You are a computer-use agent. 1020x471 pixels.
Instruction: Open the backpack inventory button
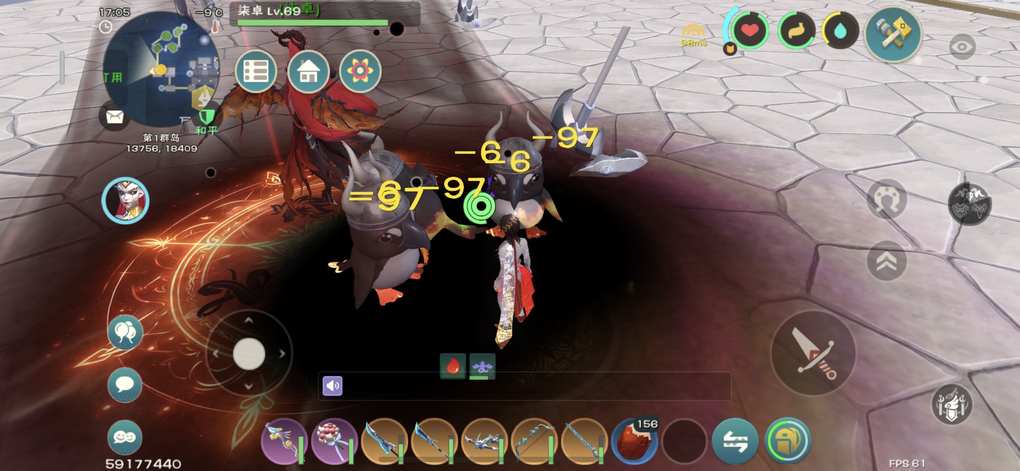click(x=787, y=441)
